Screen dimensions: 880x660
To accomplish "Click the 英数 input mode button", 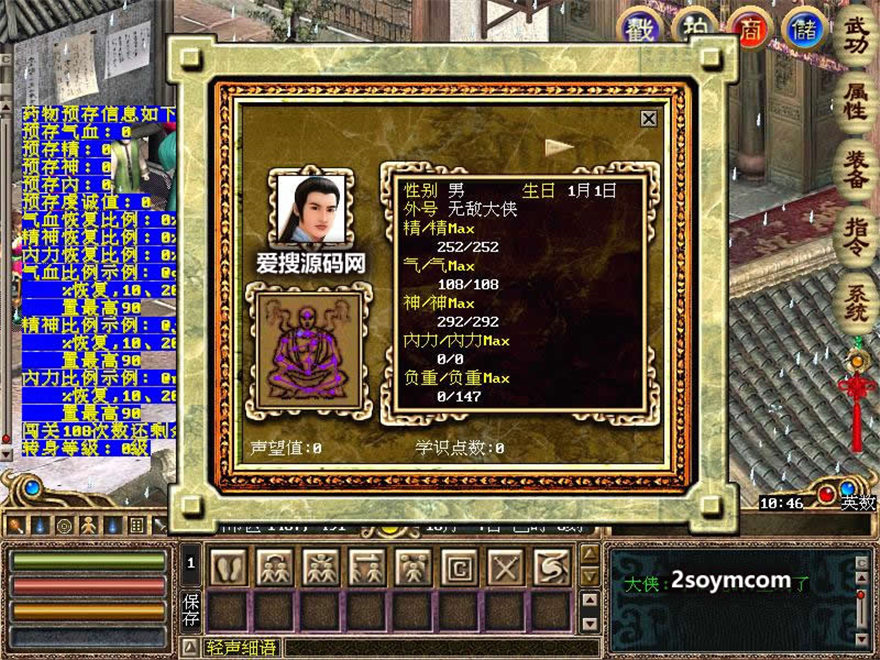I will [857, 503].
